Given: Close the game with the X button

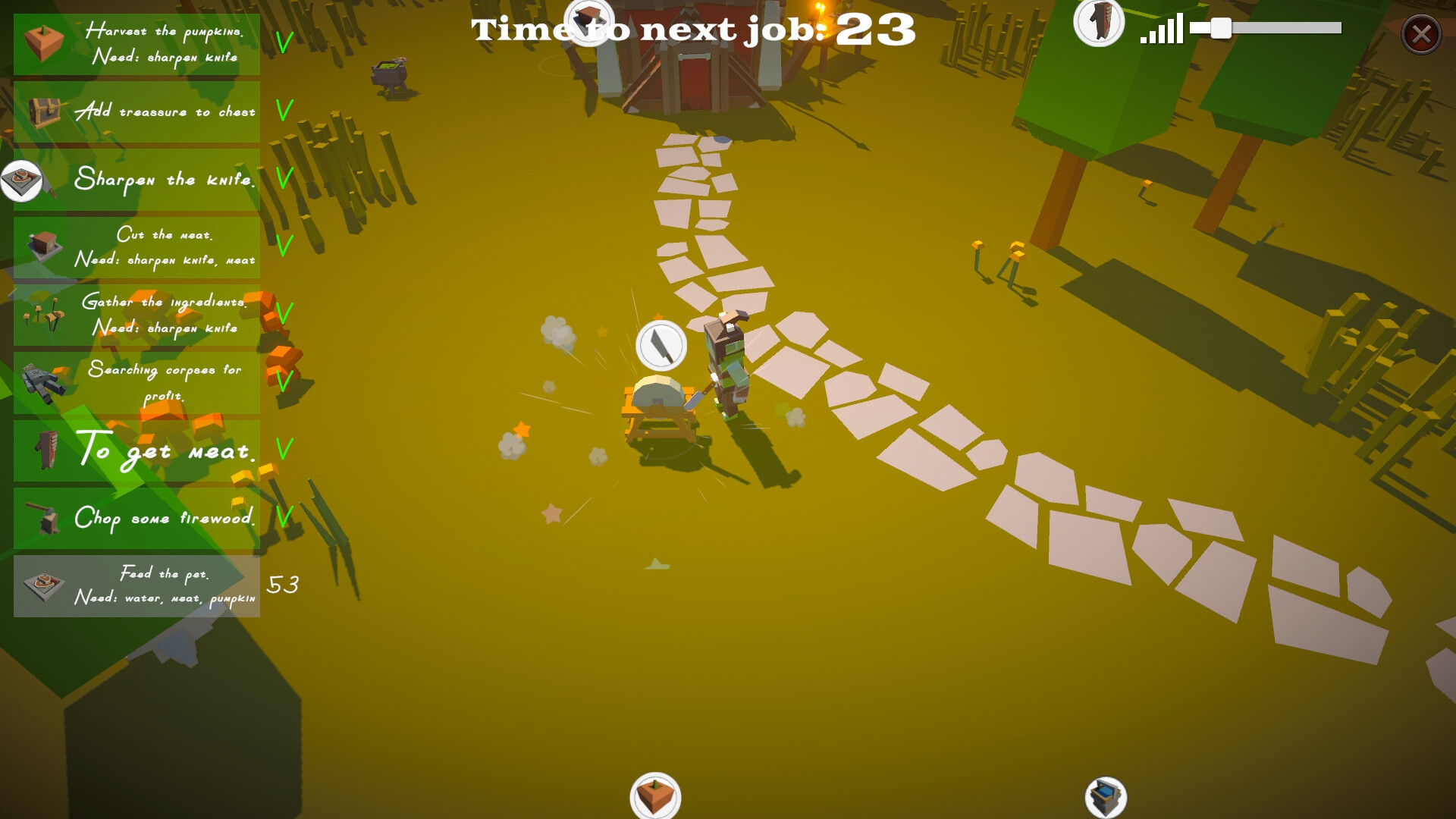Looking at the screenshot, I should [1421, 34].
